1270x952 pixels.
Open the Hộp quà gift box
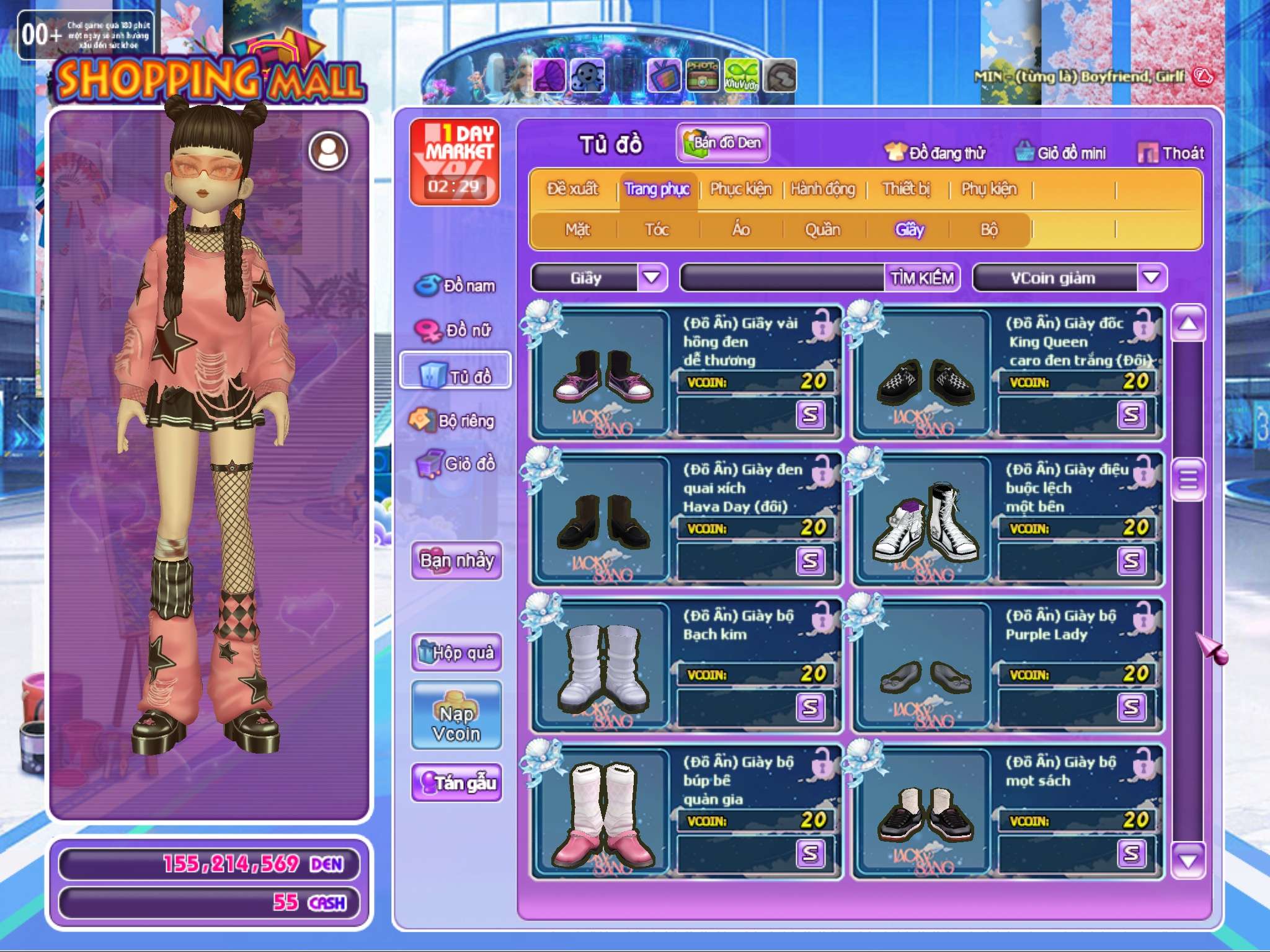point(456,652)
